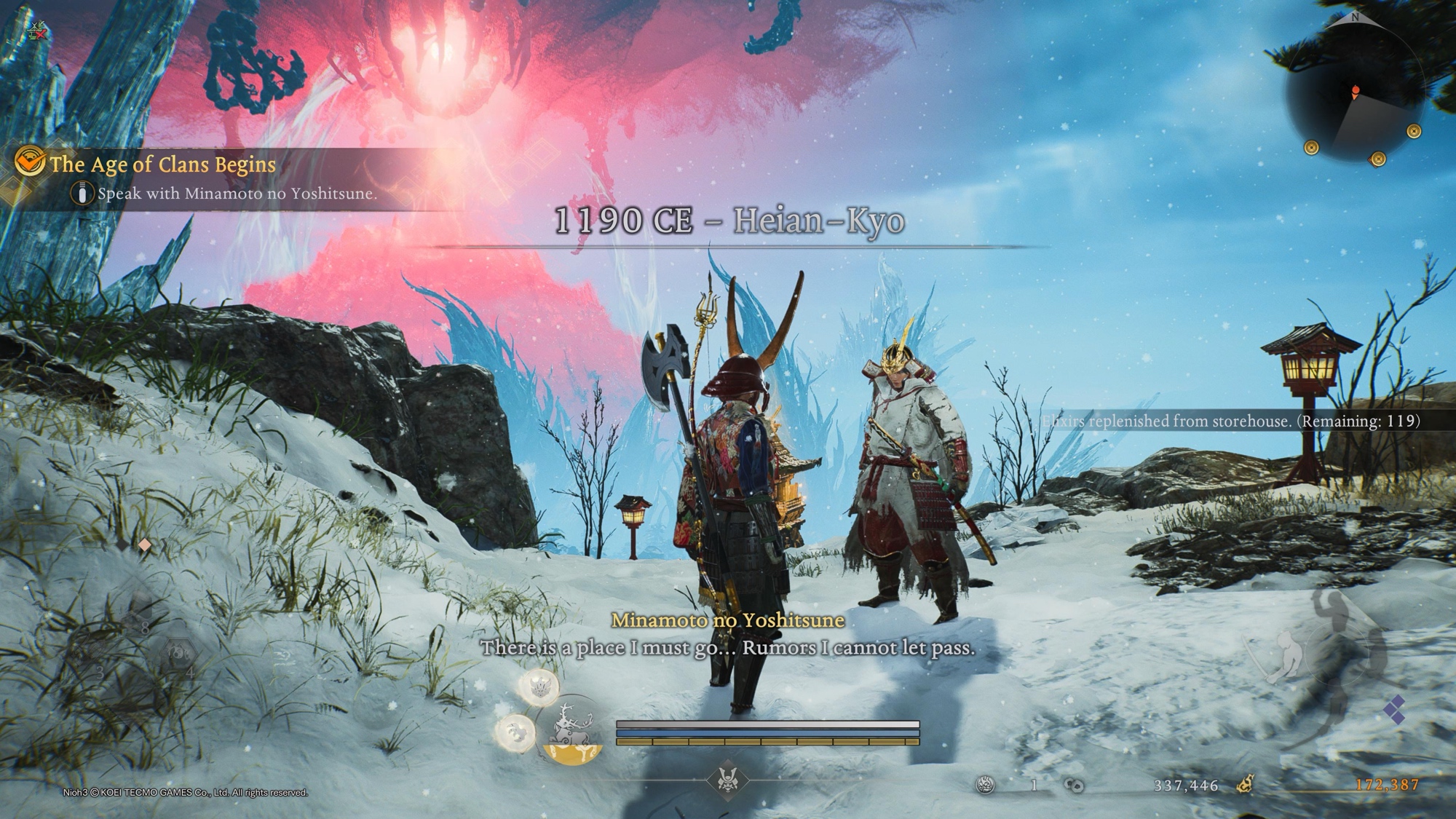
Task: Select the lower glowing soul core orb
Action: click(x=516, y=730)
